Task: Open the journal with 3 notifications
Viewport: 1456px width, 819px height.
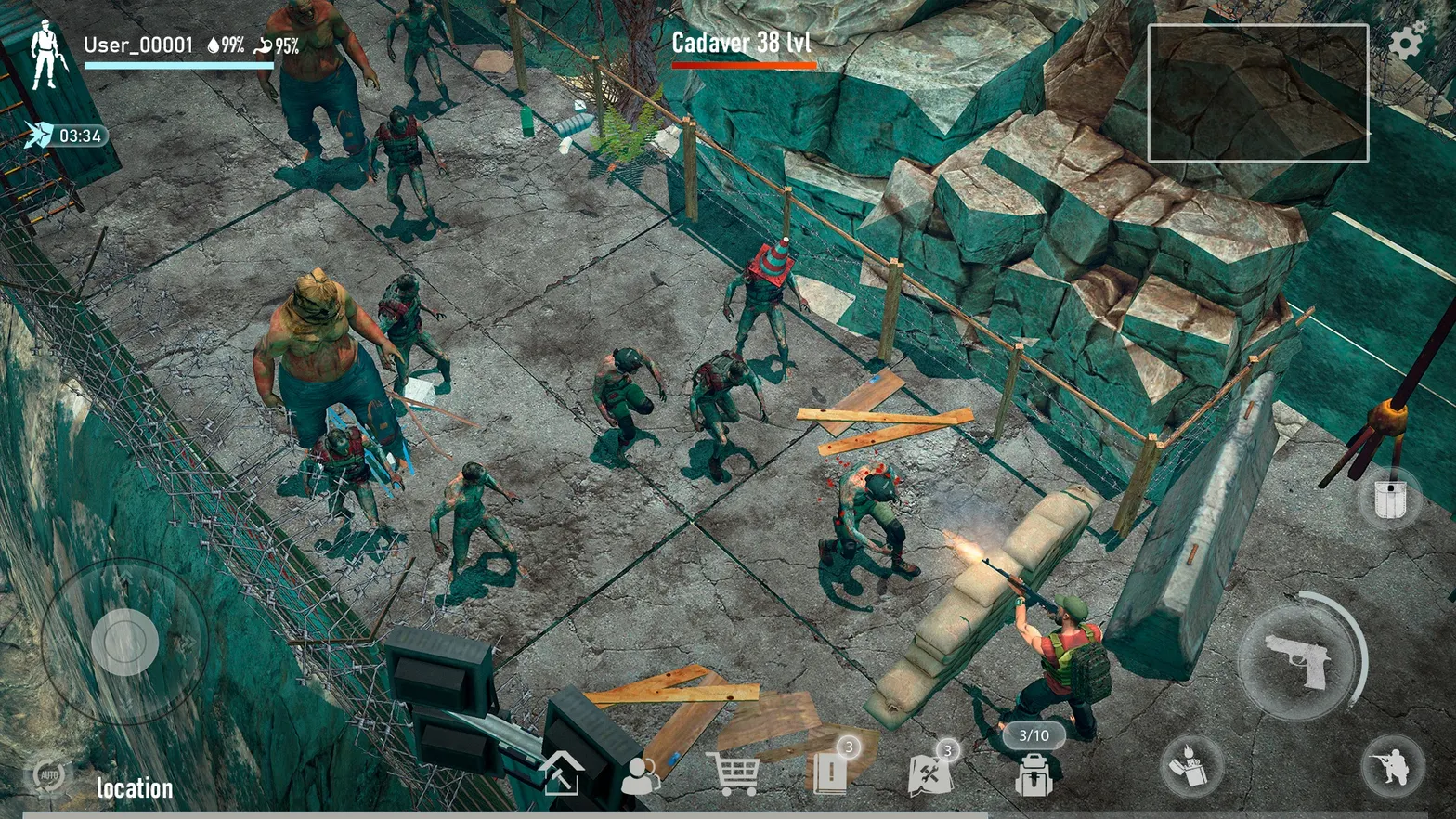Action: click(x=832, y=772)
